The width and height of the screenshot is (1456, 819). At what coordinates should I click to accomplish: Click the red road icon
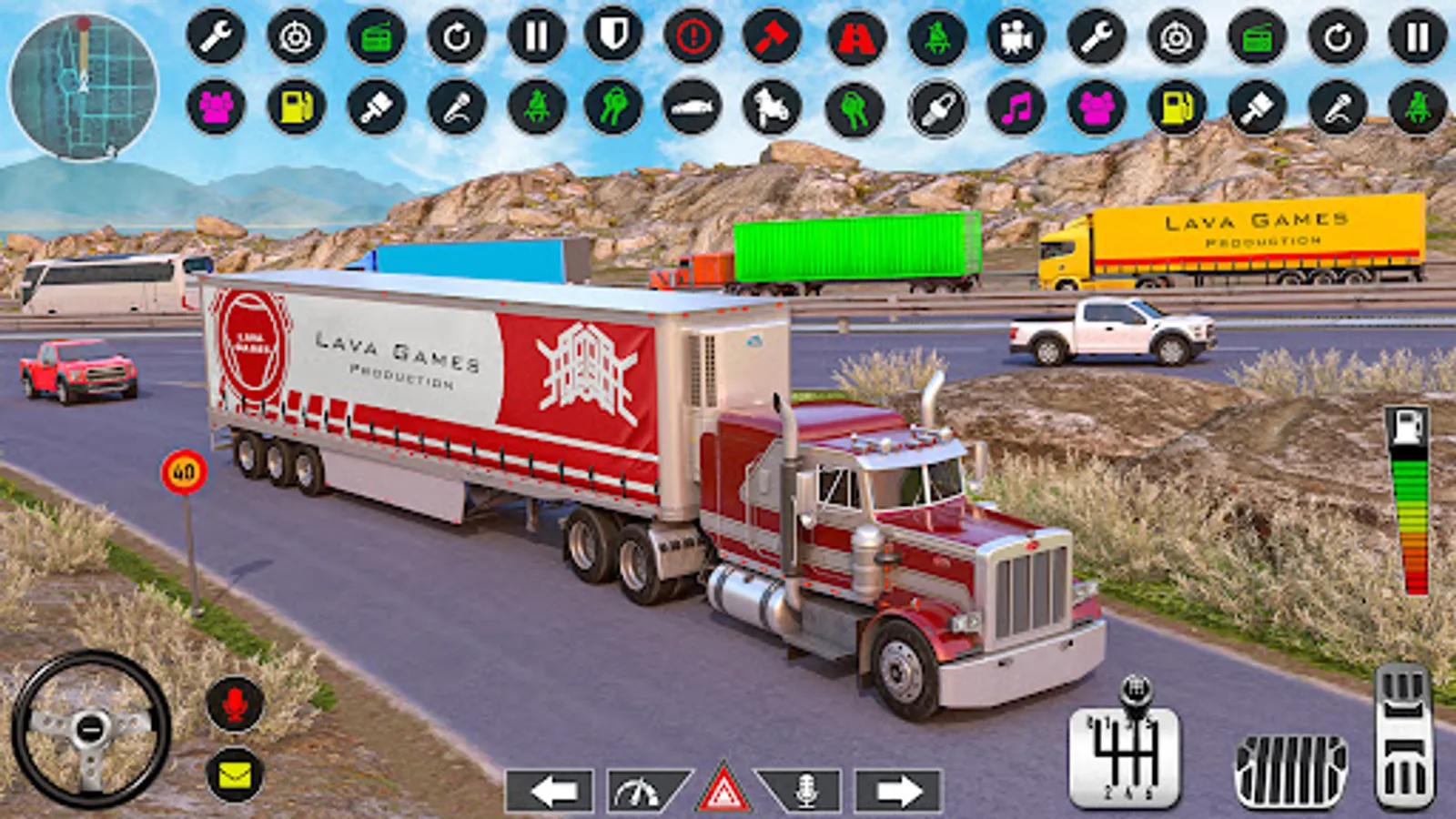855,38
